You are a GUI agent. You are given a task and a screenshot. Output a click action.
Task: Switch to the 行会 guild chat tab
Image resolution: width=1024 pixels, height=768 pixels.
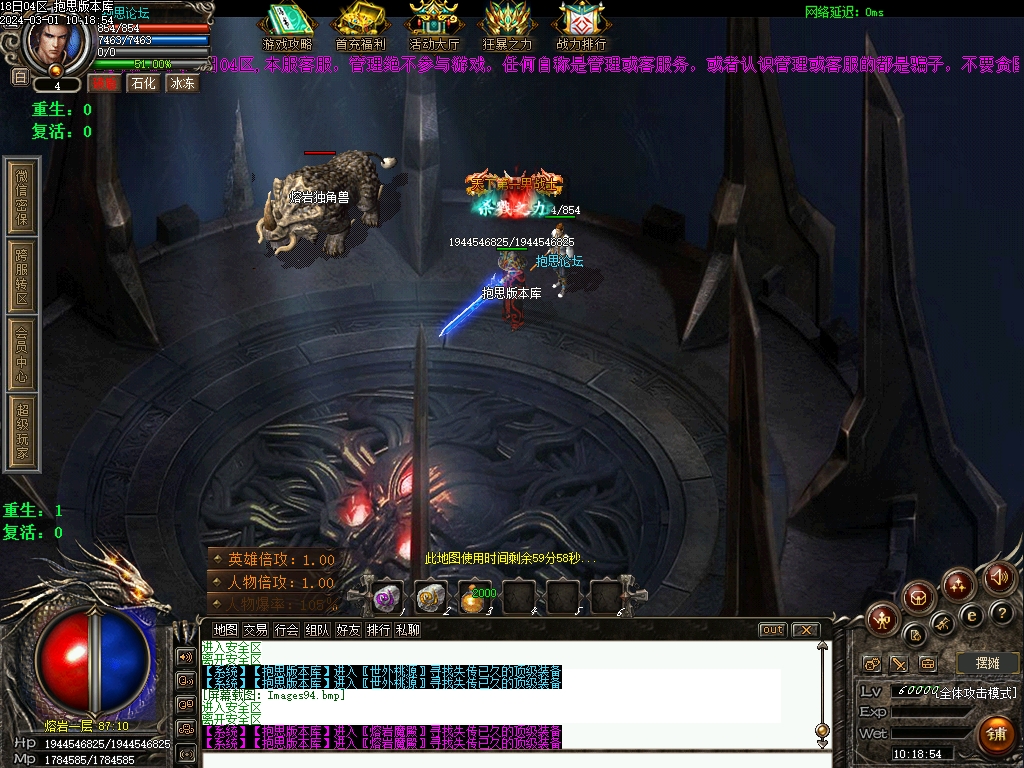(287, 630)
